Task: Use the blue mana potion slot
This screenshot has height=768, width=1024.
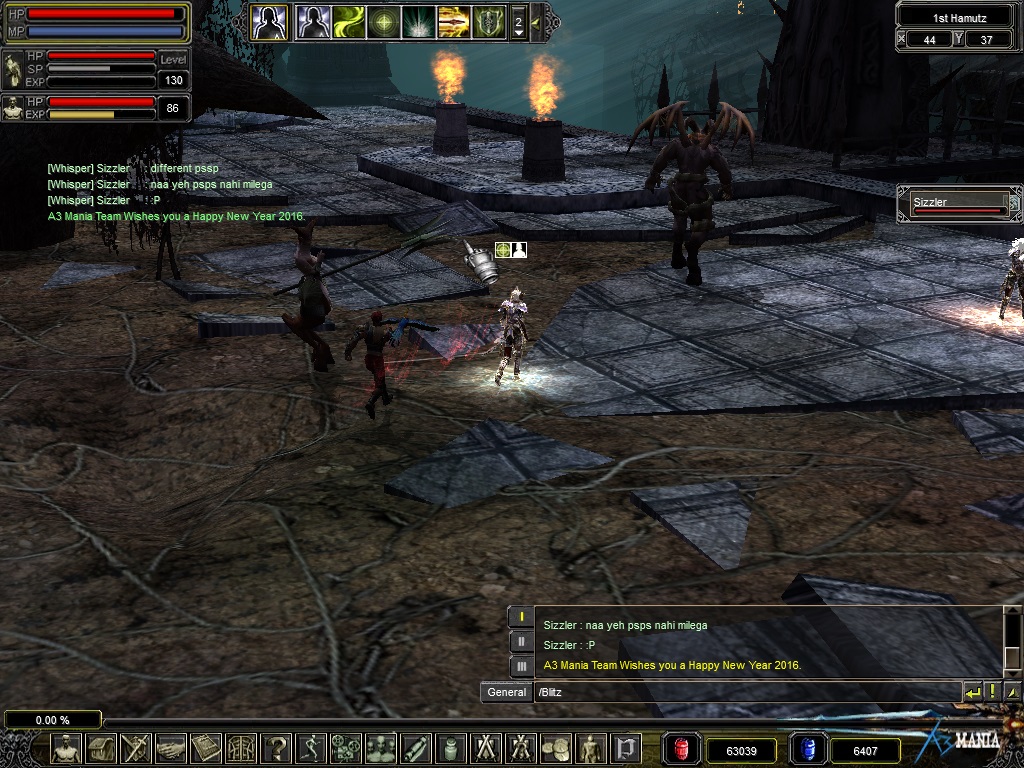Action: coord(808,749)
